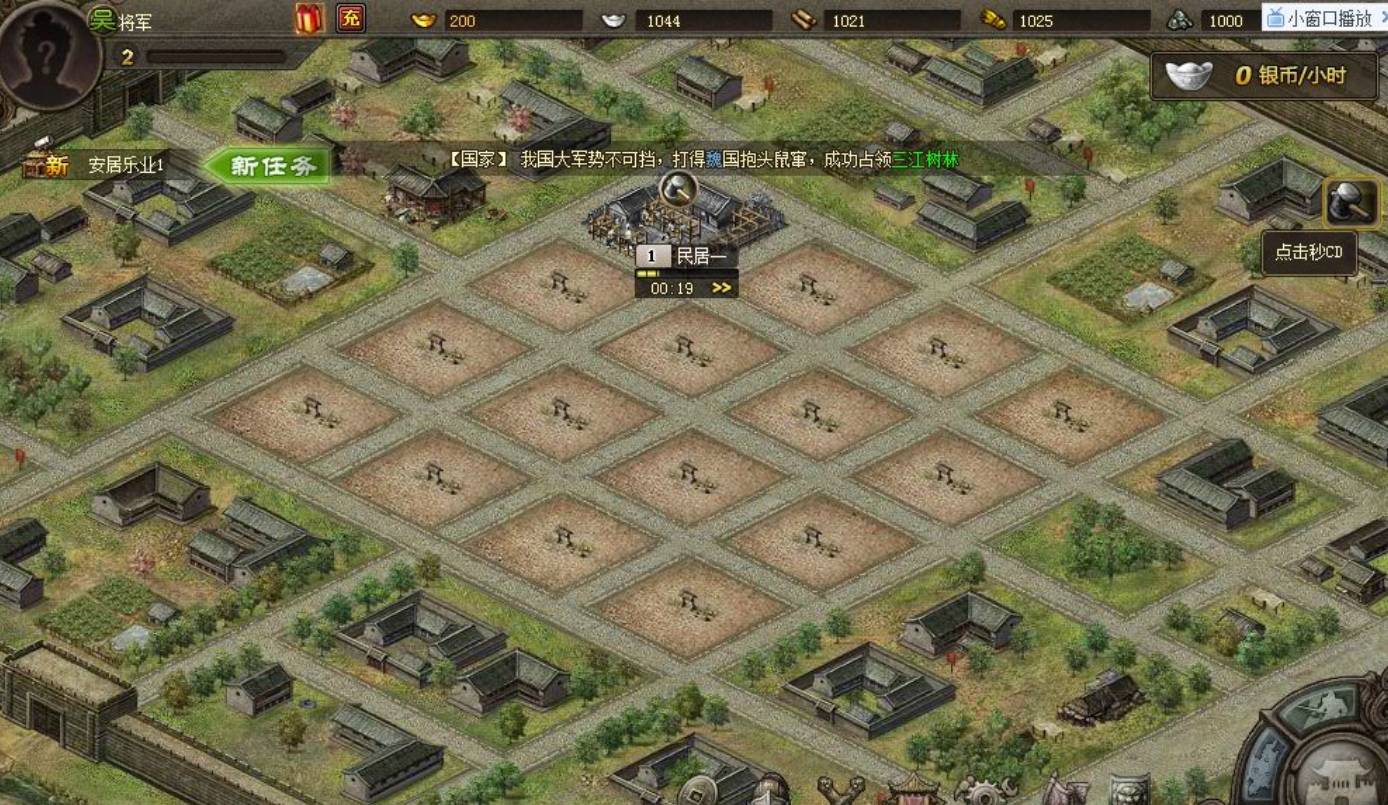Image resolution: width=1388 pixels, height=805 pixels.
Task: Click the cannon icon above 点击秒CD
Action: pos(1354,201)
